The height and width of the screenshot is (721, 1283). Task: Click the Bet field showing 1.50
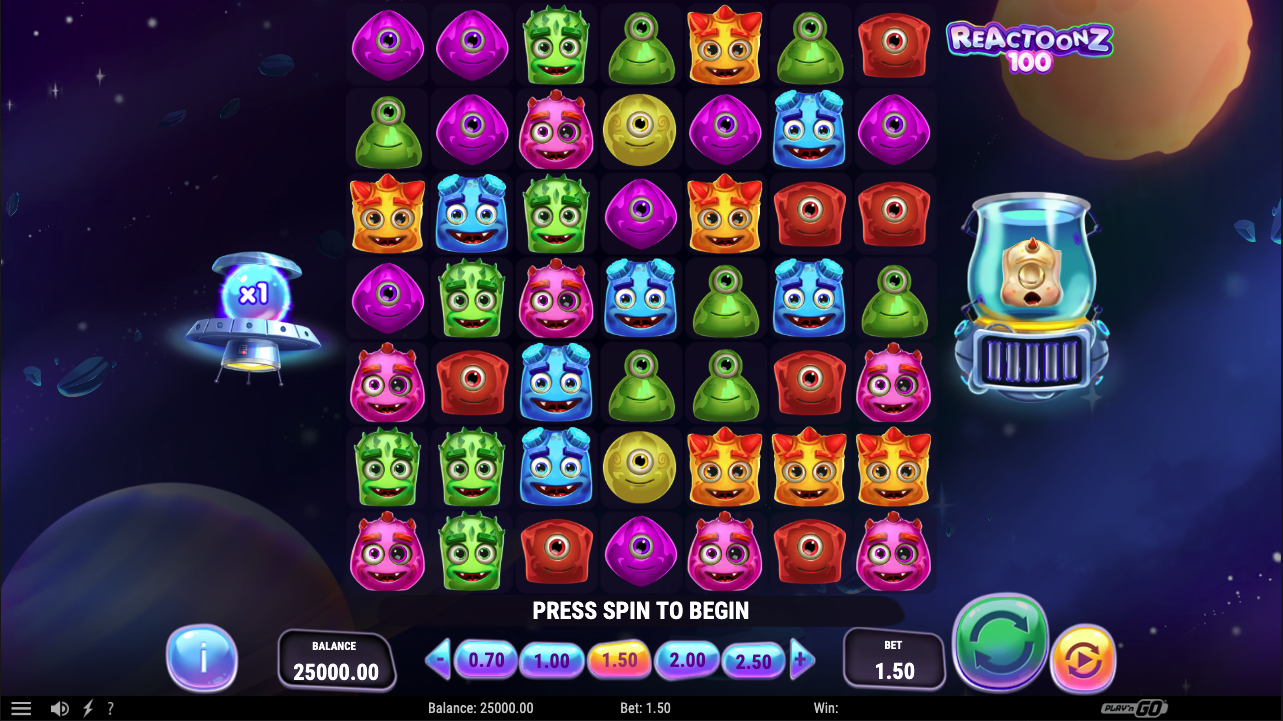pos(893,659)
